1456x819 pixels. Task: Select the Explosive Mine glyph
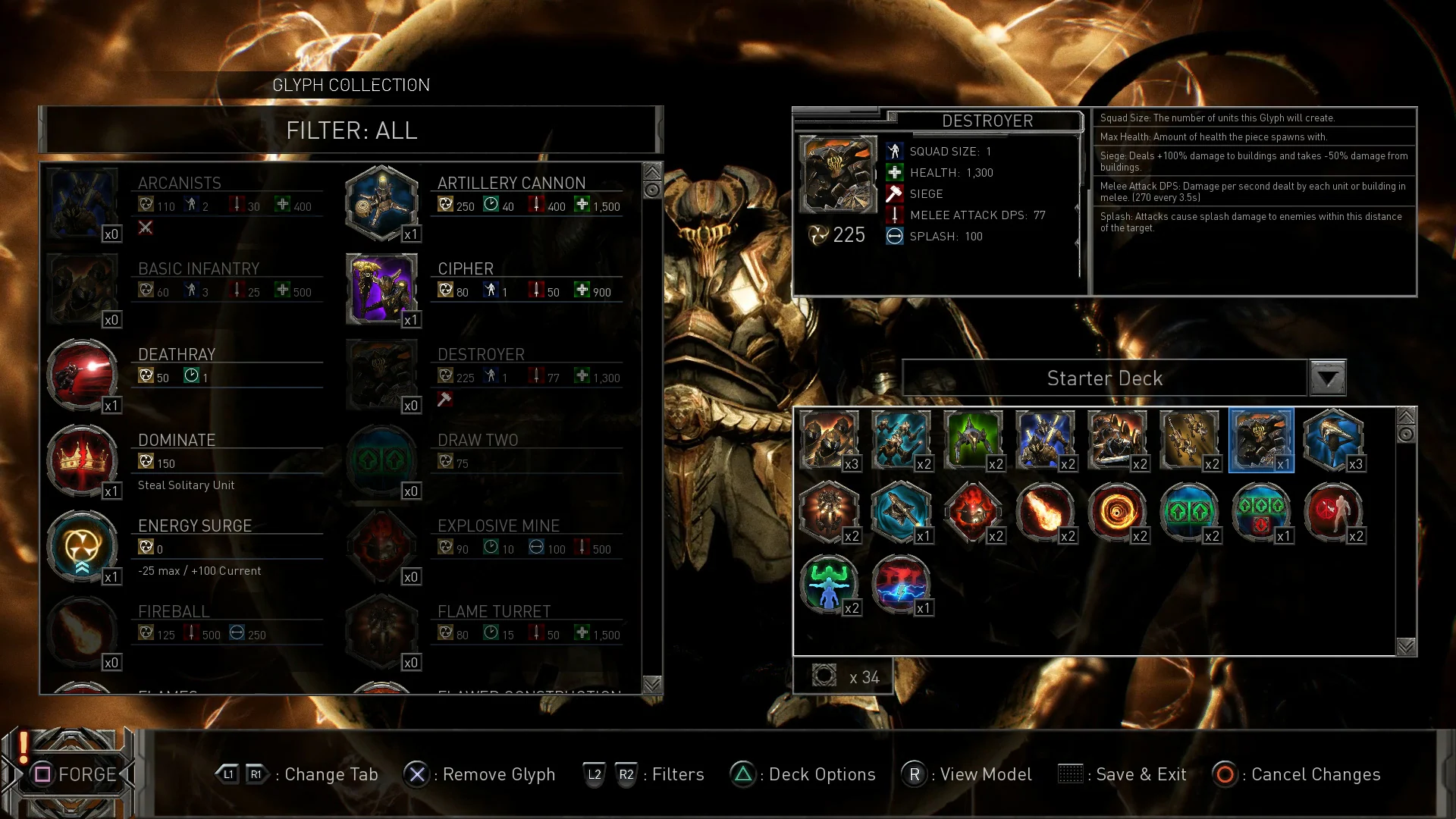[x=382, y=545]
